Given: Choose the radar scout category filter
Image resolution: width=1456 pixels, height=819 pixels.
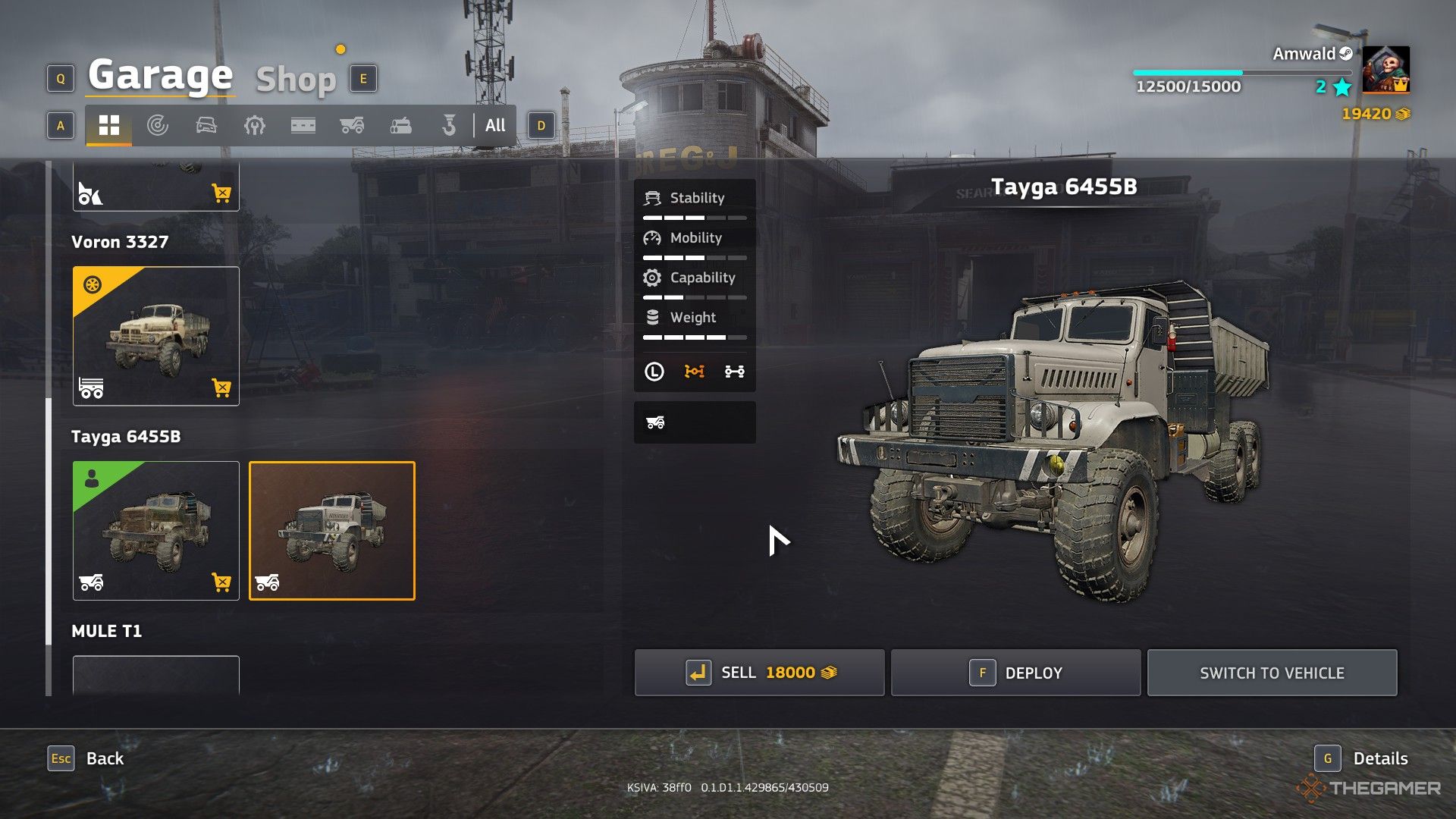Looking at the screenshot, I should pyautogui.click(x=158, y=125).
